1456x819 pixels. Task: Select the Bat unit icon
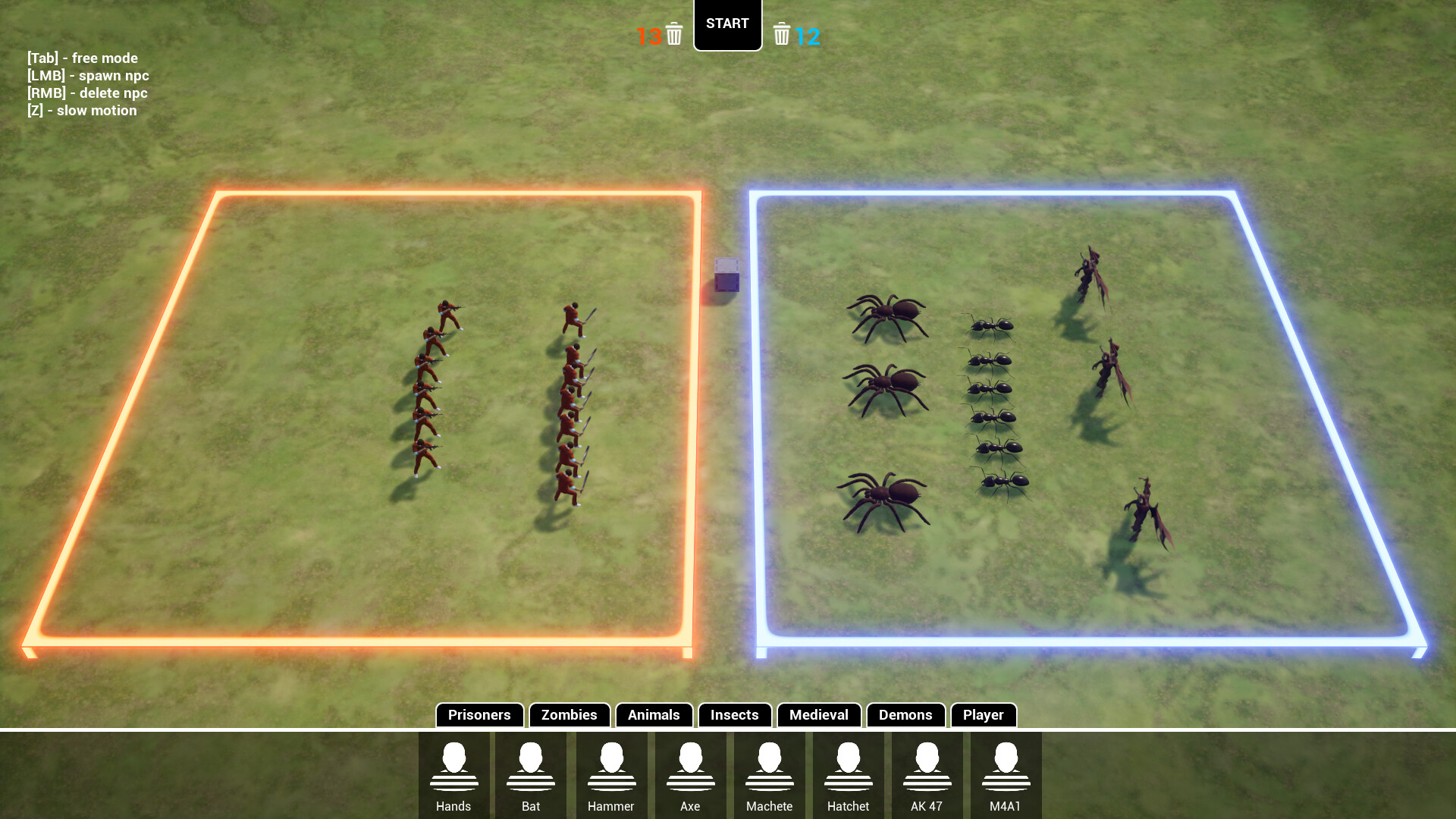[x=533, y=773]
